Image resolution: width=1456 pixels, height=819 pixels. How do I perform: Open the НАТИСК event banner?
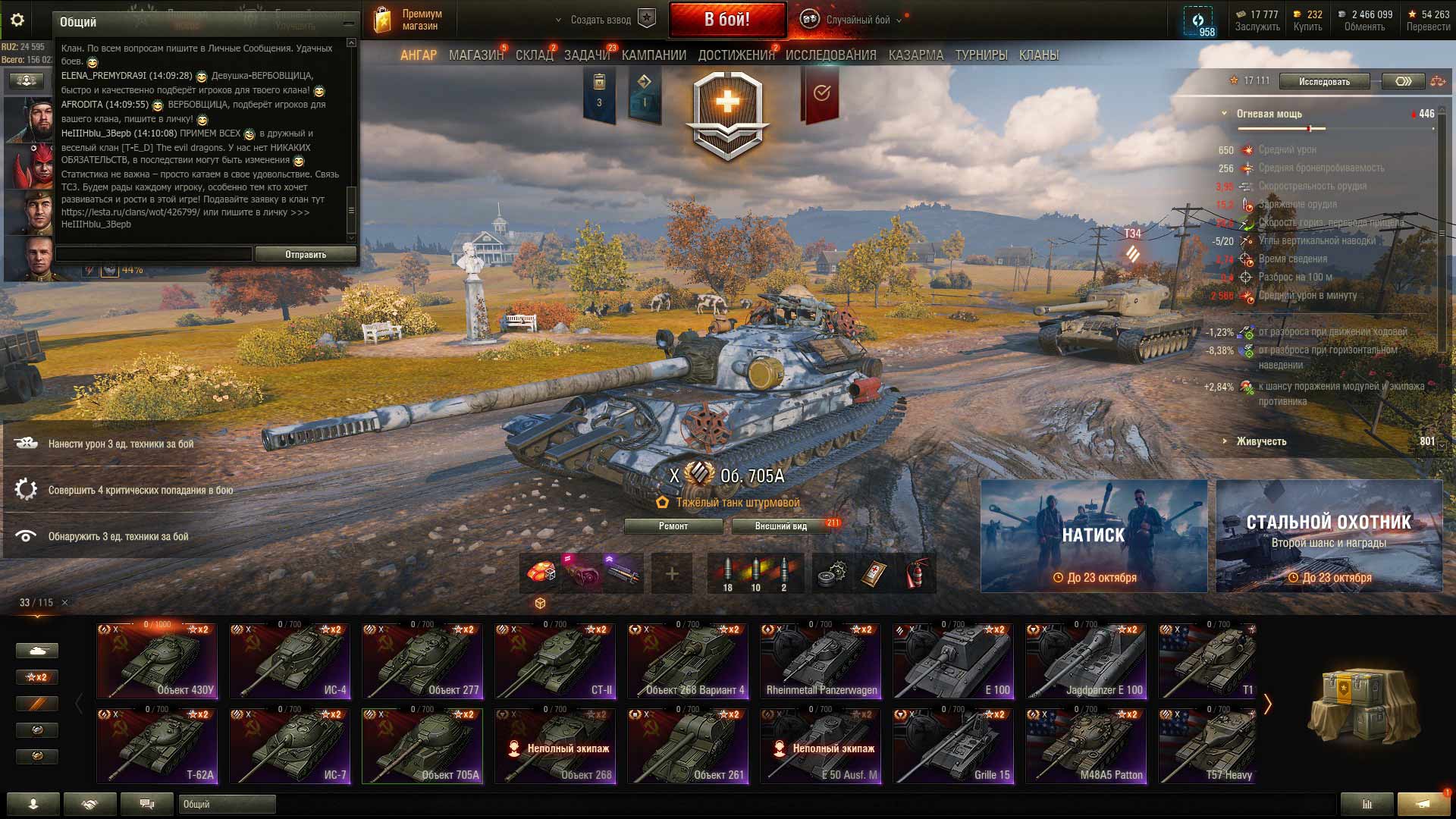(1094, 535)
